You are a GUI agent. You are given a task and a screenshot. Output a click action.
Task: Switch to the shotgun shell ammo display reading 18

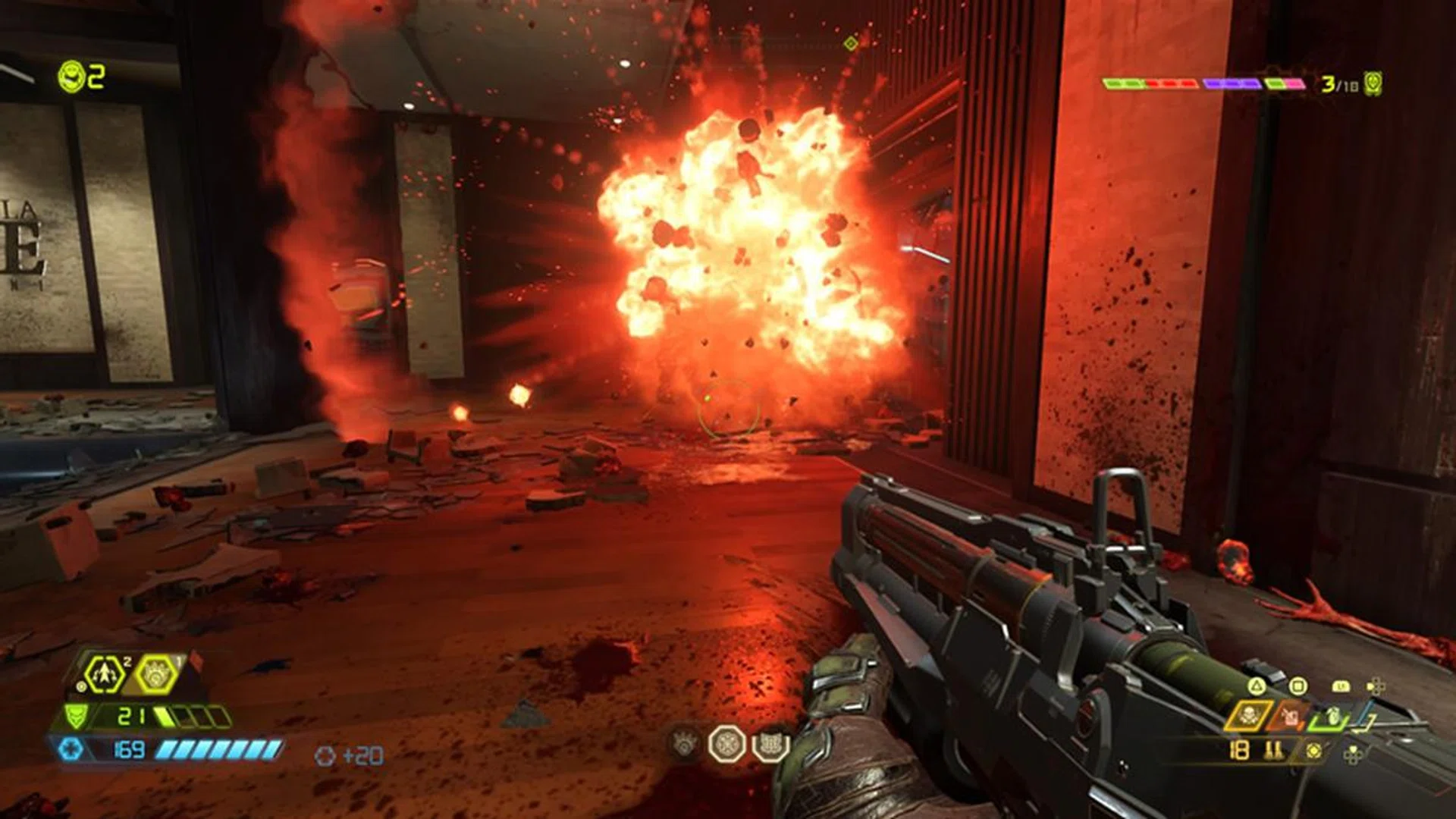click(1238, 750)
